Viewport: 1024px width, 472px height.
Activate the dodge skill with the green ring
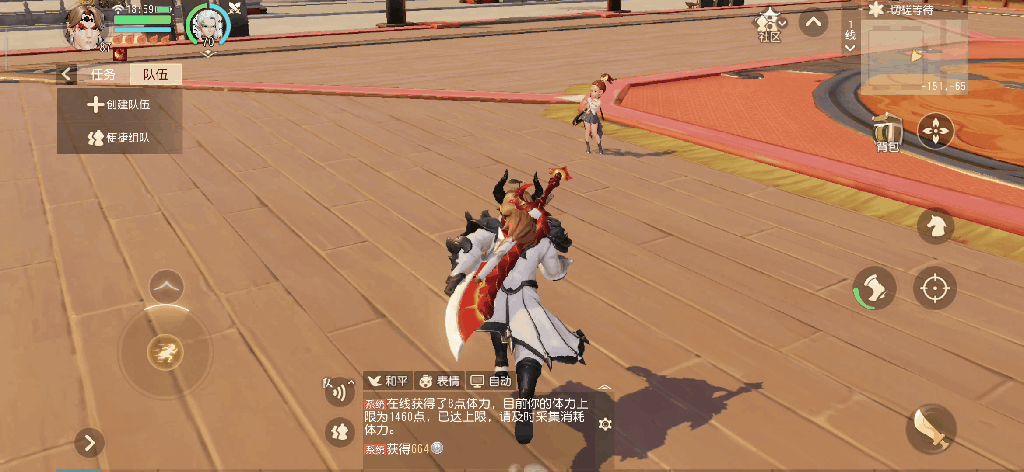click(874, 289)
